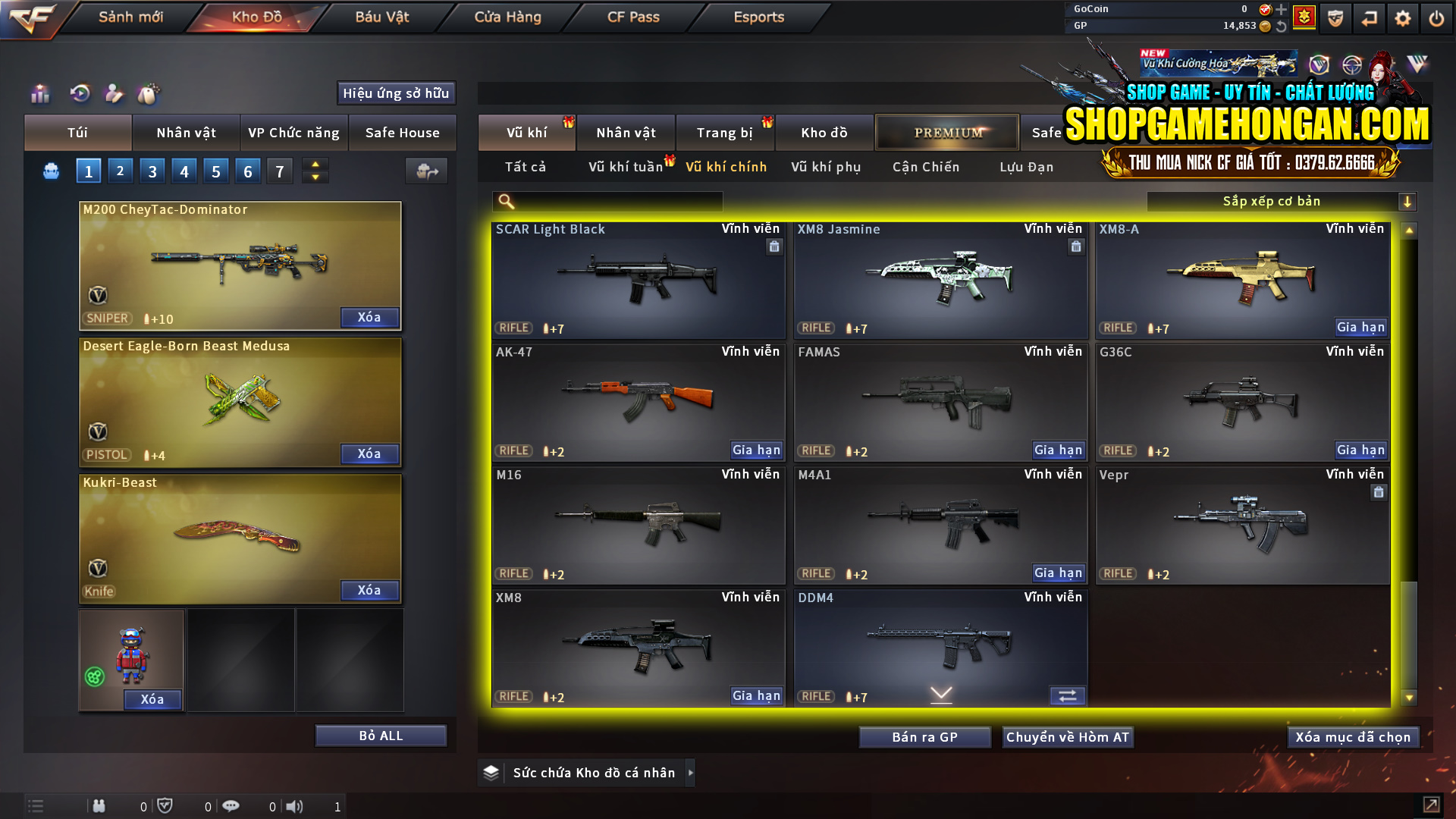Expand the Sức chứa Kho đồ cá nhân panel
This screenshot has height=819, width=1456.
coord(691,773)
